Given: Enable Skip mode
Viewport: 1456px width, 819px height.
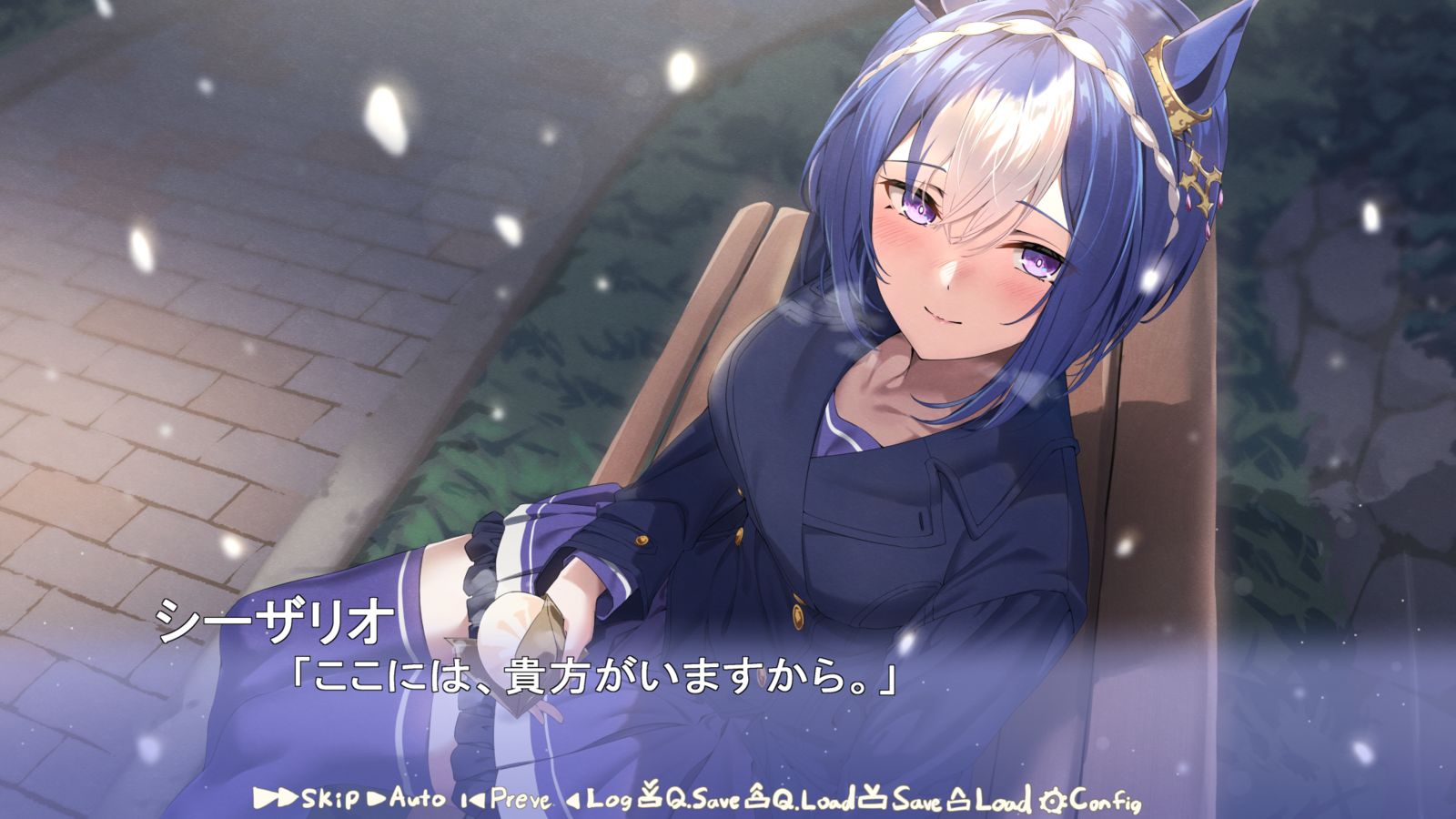Looking at the screenshot, I should (329, 797).
